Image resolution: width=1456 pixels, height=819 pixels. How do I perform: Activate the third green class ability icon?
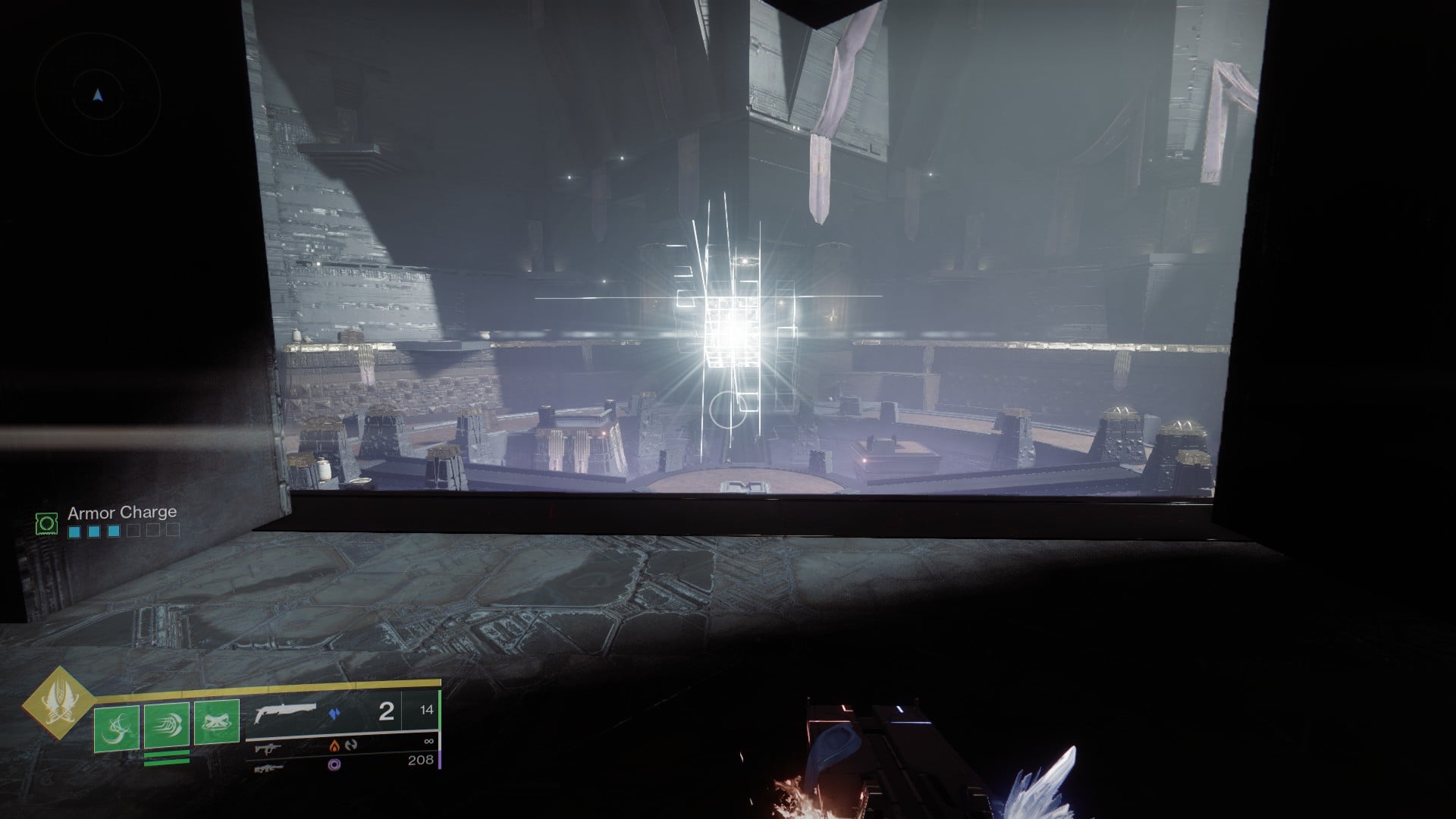tap(217, 721)
